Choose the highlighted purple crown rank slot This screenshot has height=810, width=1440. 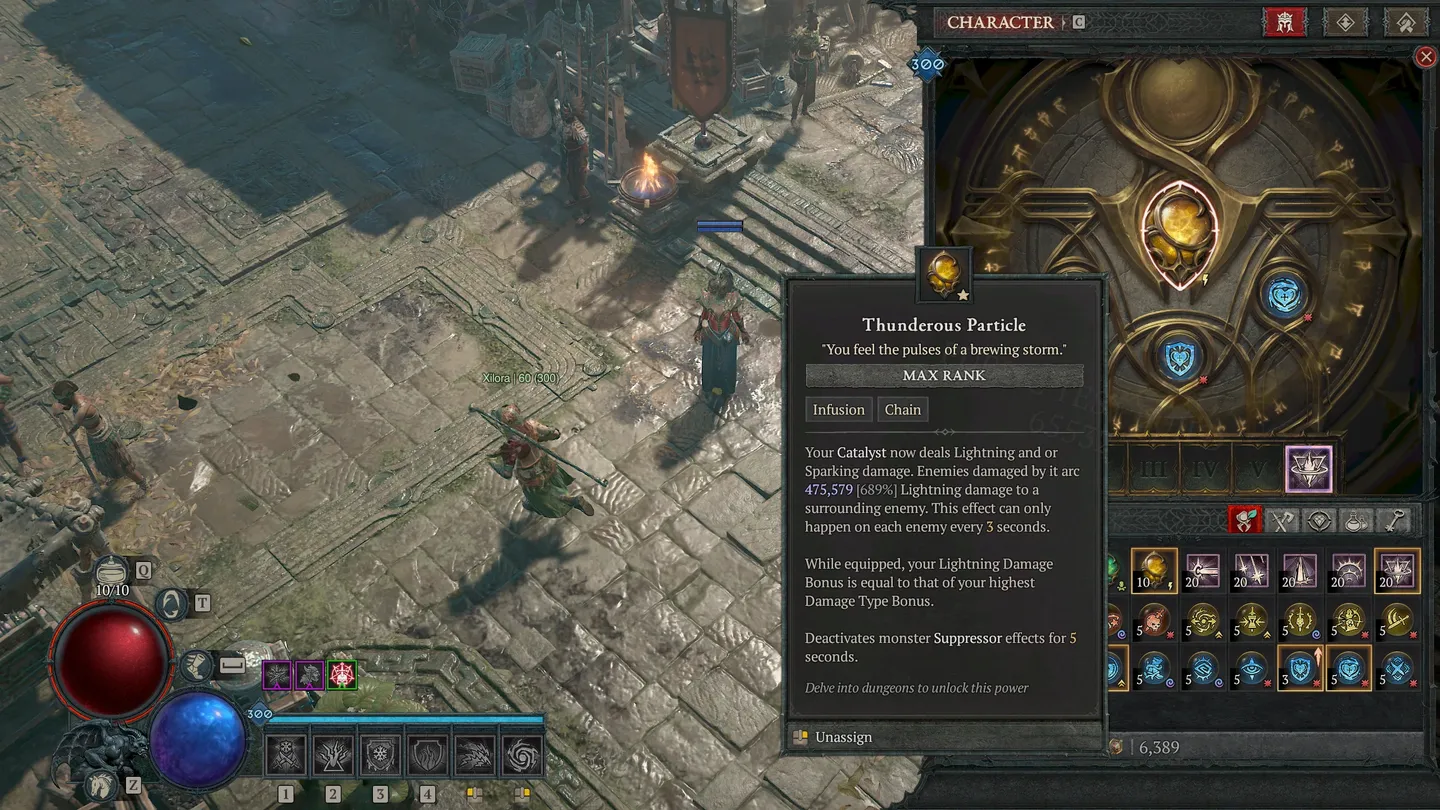click(1308, 470)
